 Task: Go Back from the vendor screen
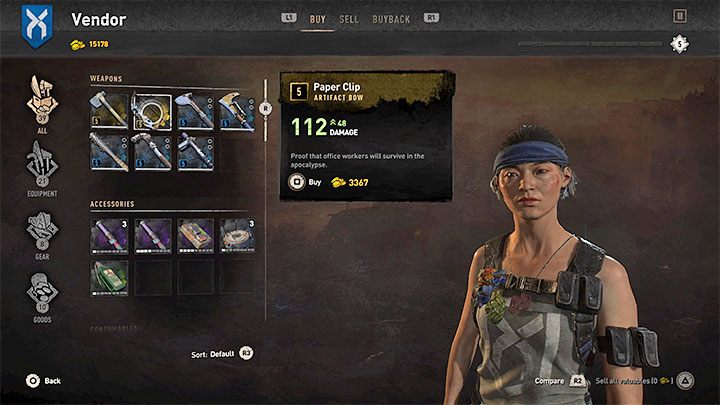(44, 381)
